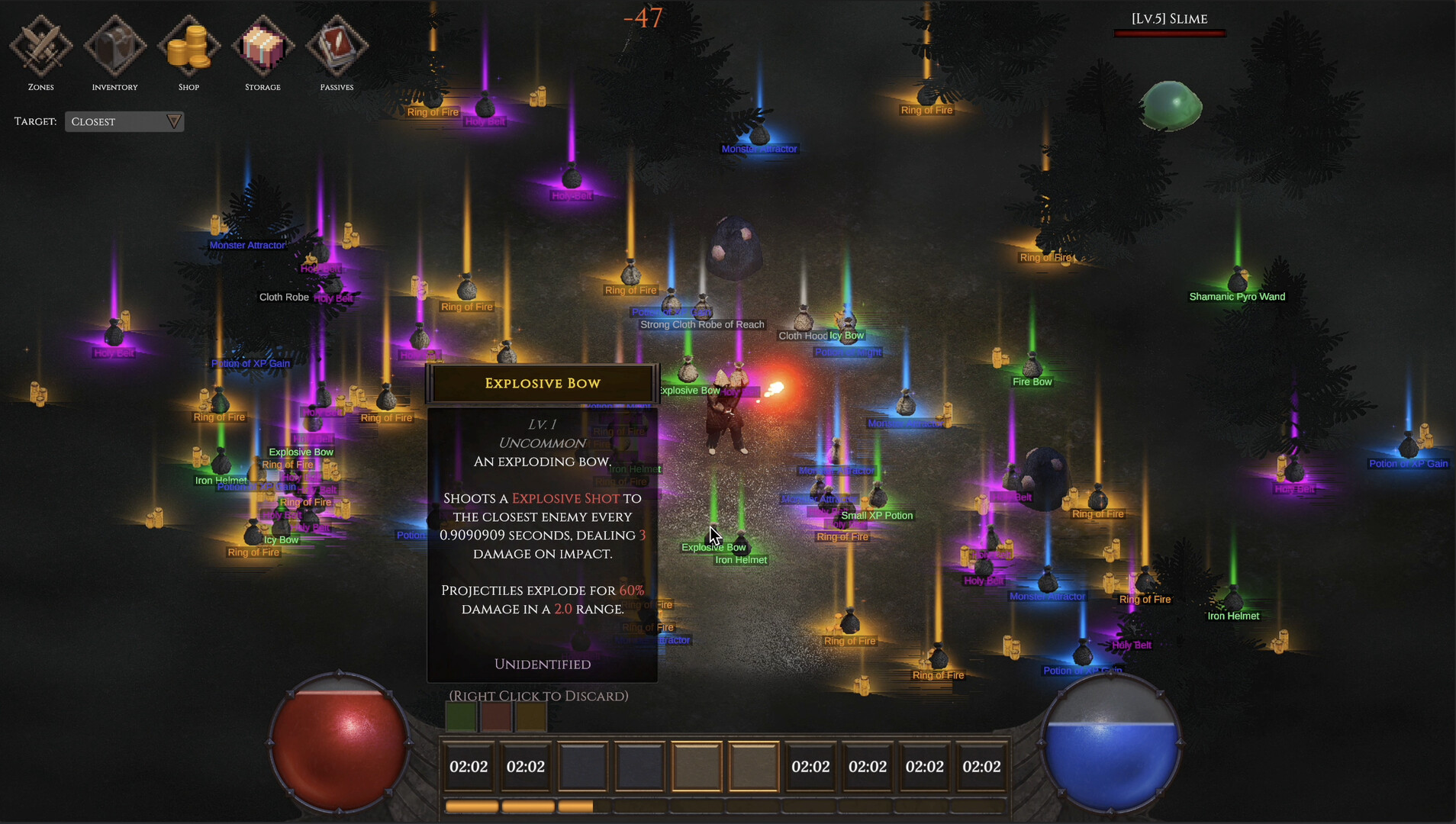This screenshot has height=824, width=1456.
Task: Expand the Target dropdown set to Closest
Action: point(124,122)
